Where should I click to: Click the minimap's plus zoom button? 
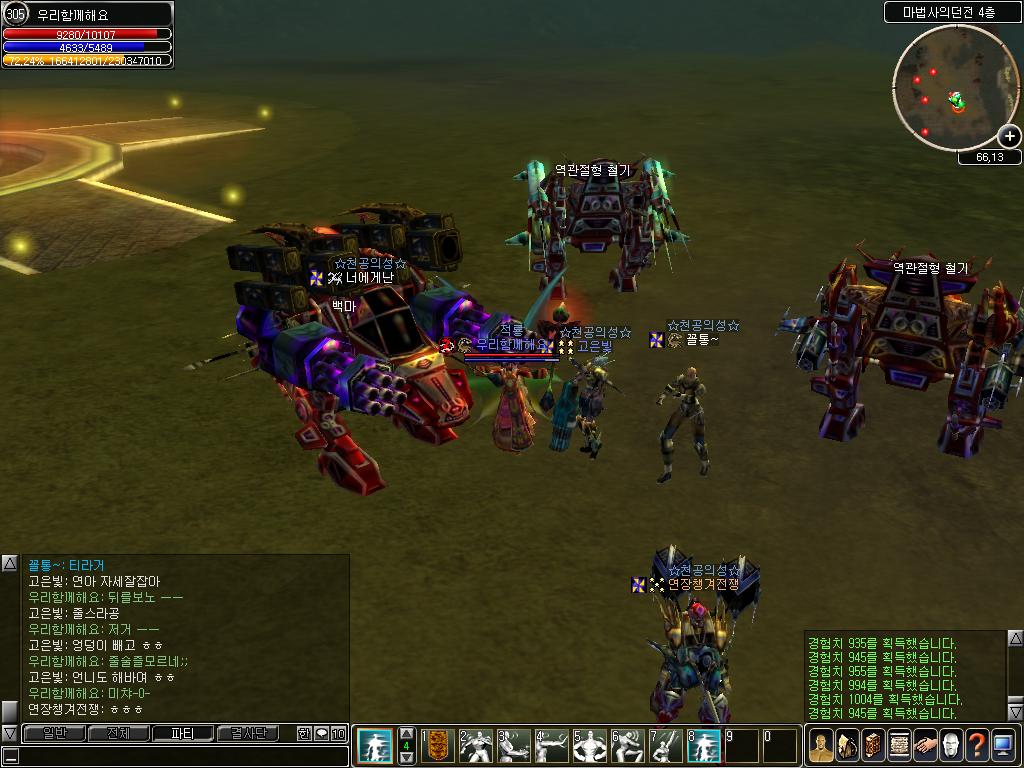[1009, 136]
